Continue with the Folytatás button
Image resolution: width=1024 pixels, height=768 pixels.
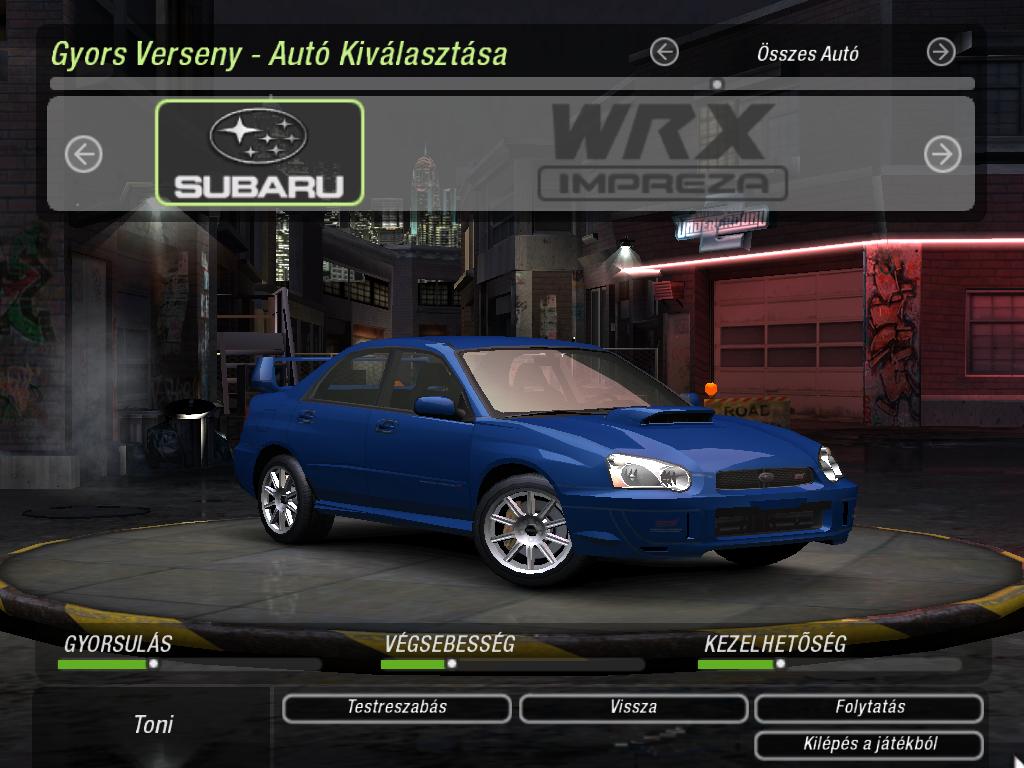tap(869, 708)
